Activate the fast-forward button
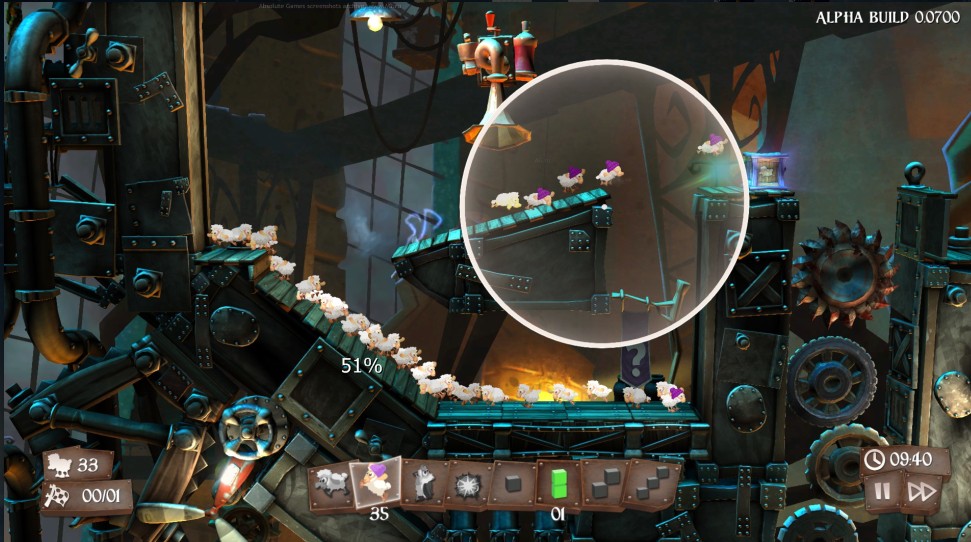971x542 pixels. pyautogui.click(x=921, y=491)
